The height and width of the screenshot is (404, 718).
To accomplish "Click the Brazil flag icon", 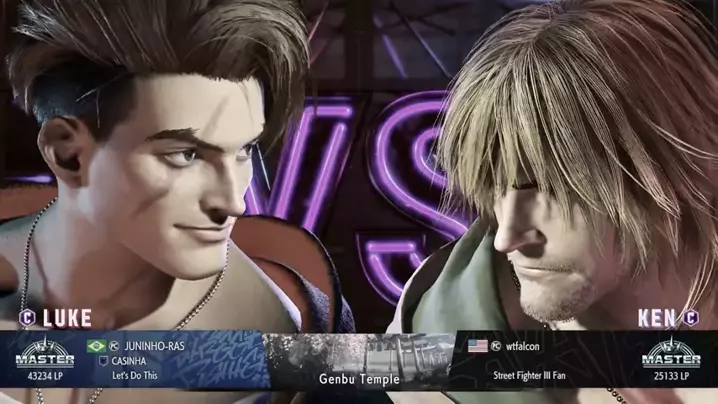I will (x=97, y=346).
